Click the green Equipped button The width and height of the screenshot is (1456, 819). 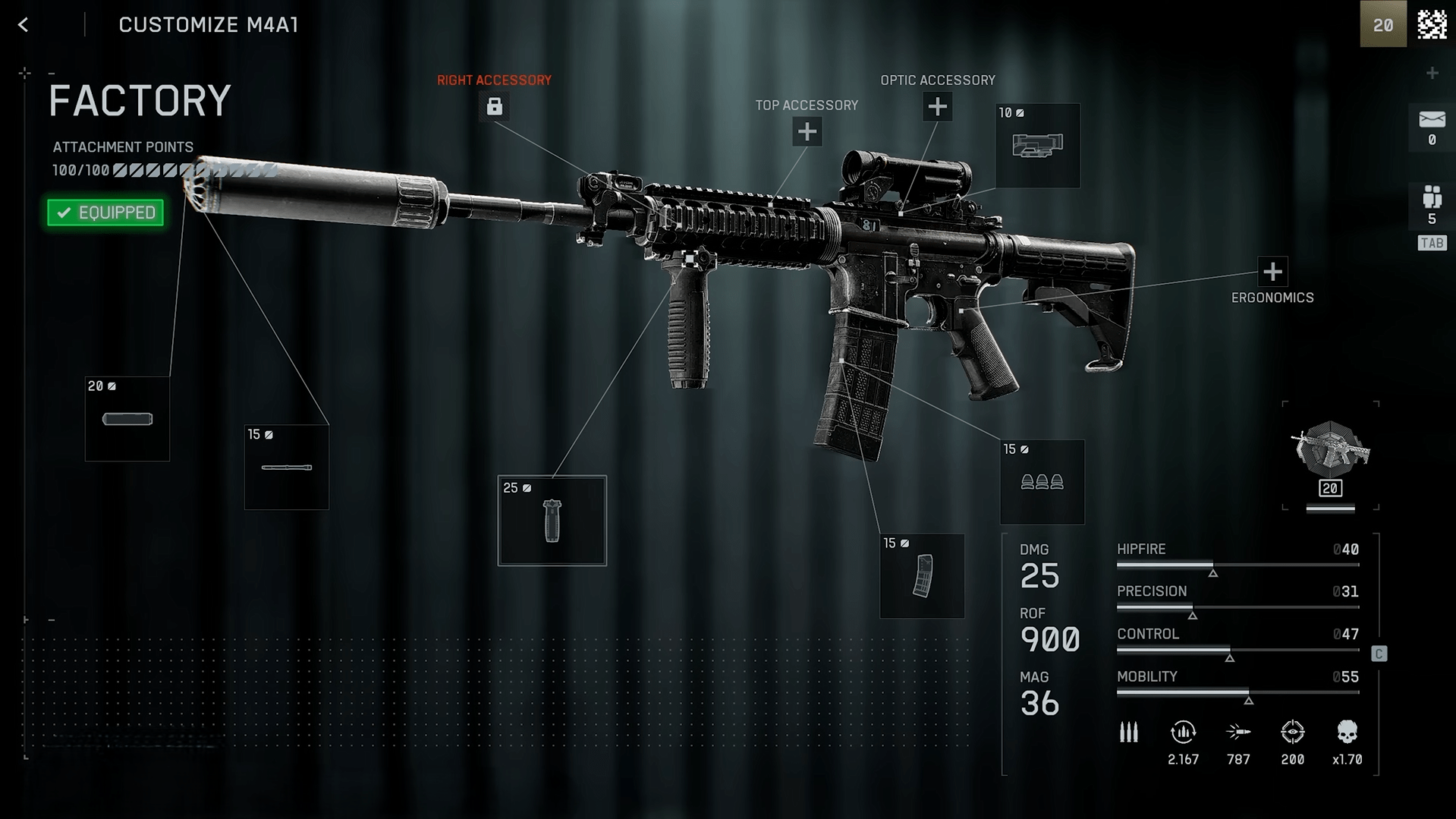click(x=105, y=213)
